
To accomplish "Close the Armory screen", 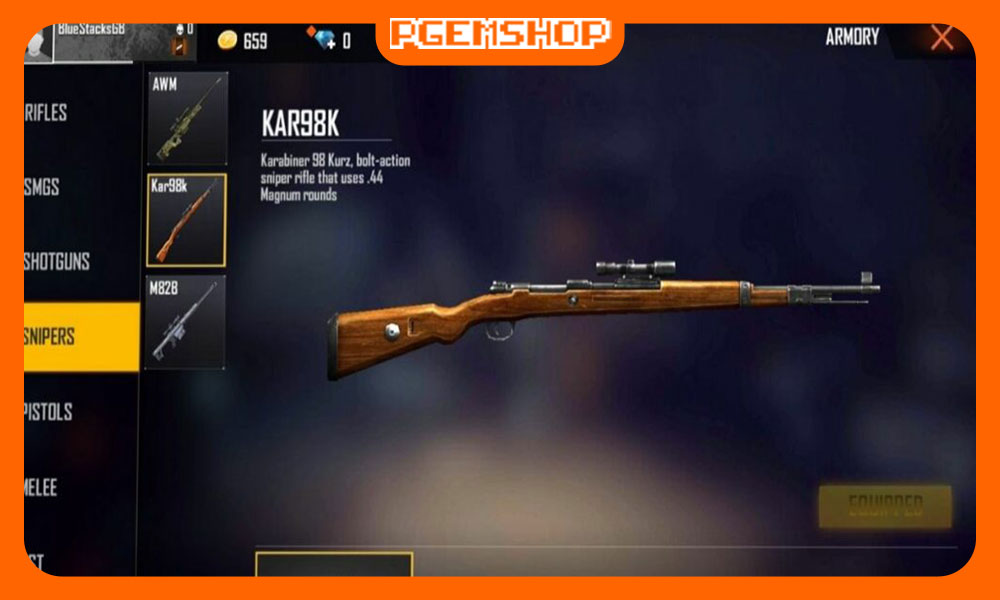I will pos(941,39).
